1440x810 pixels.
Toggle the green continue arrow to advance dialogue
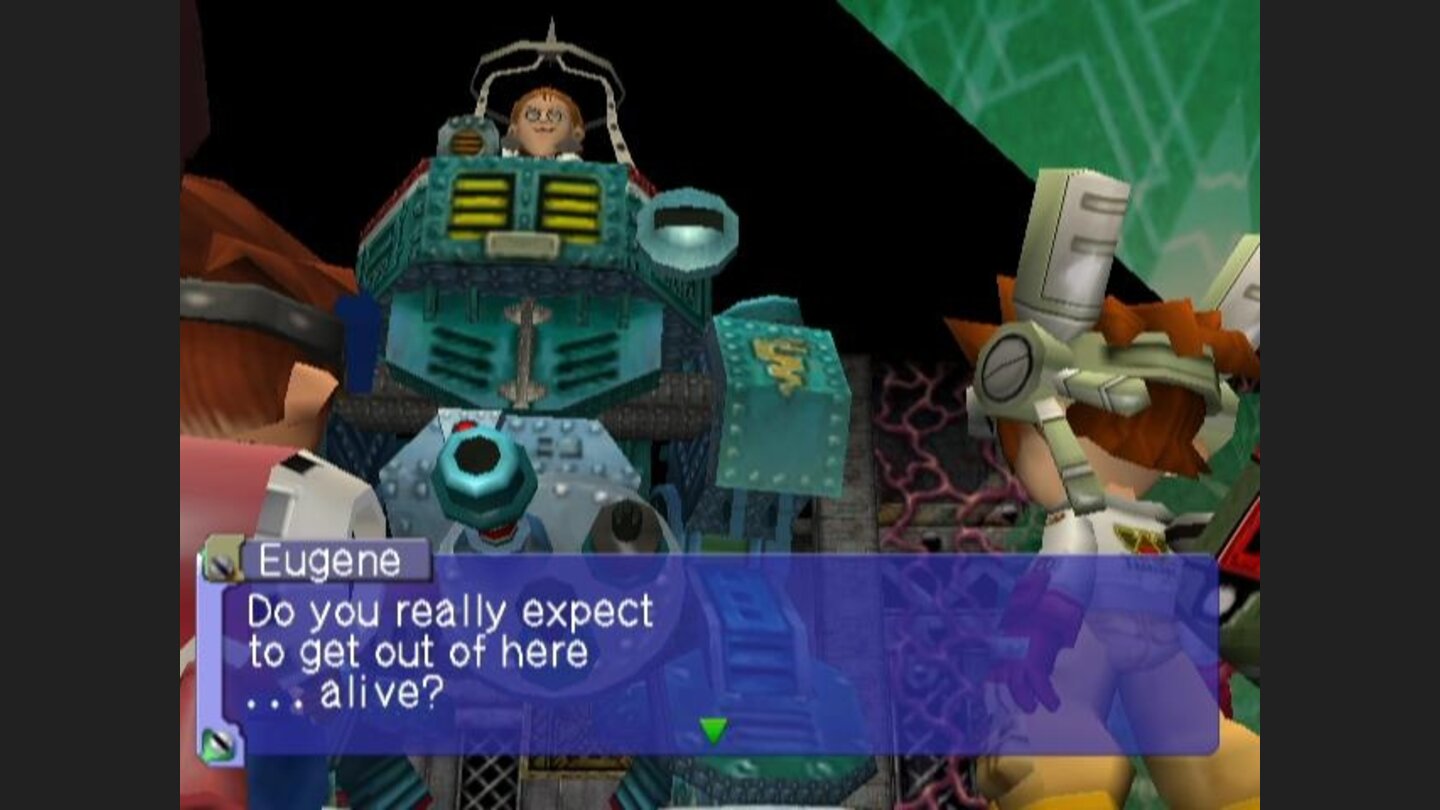point(712,732)
